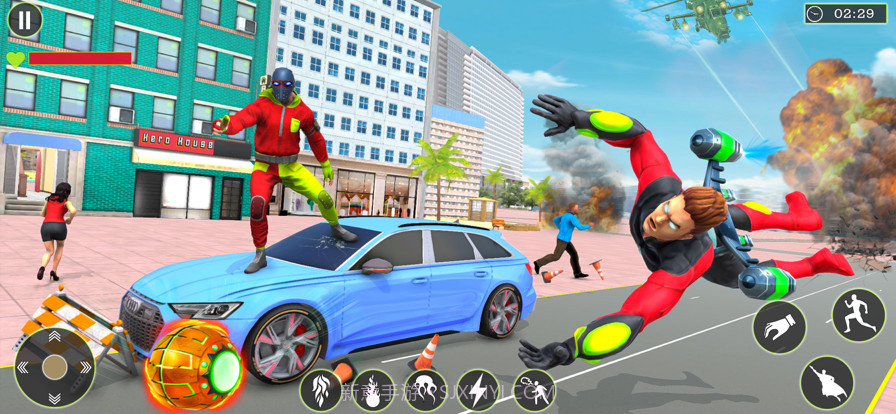The height and width of the screenshot is (414, 896).
Task: Pause the game with the pause button
Action: (25, 19)
